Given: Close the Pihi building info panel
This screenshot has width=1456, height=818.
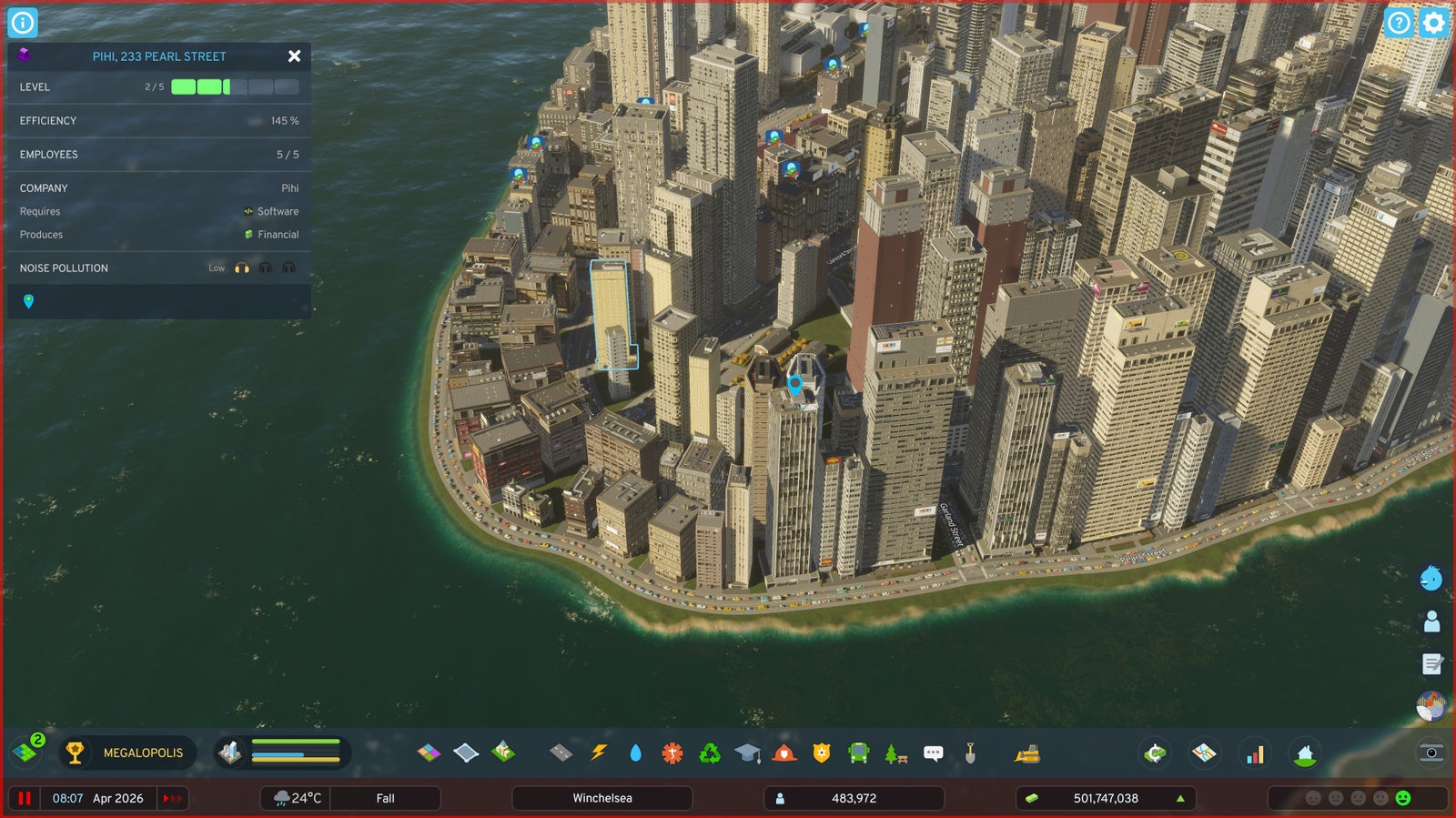Looking at the screenshot, I should click(294, 56).
